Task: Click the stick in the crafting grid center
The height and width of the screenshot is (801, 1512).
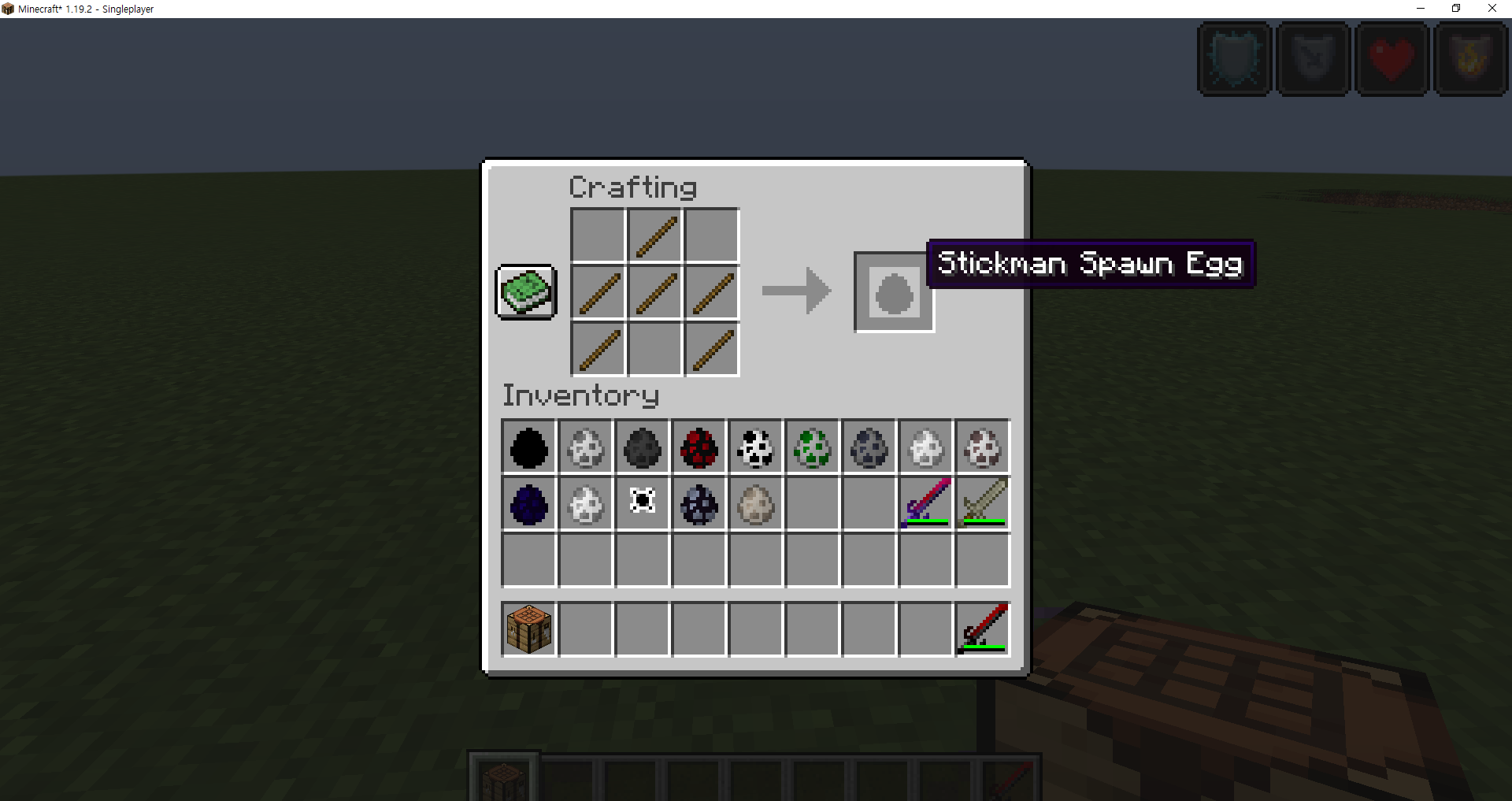Action: click(x=654, y=292)
